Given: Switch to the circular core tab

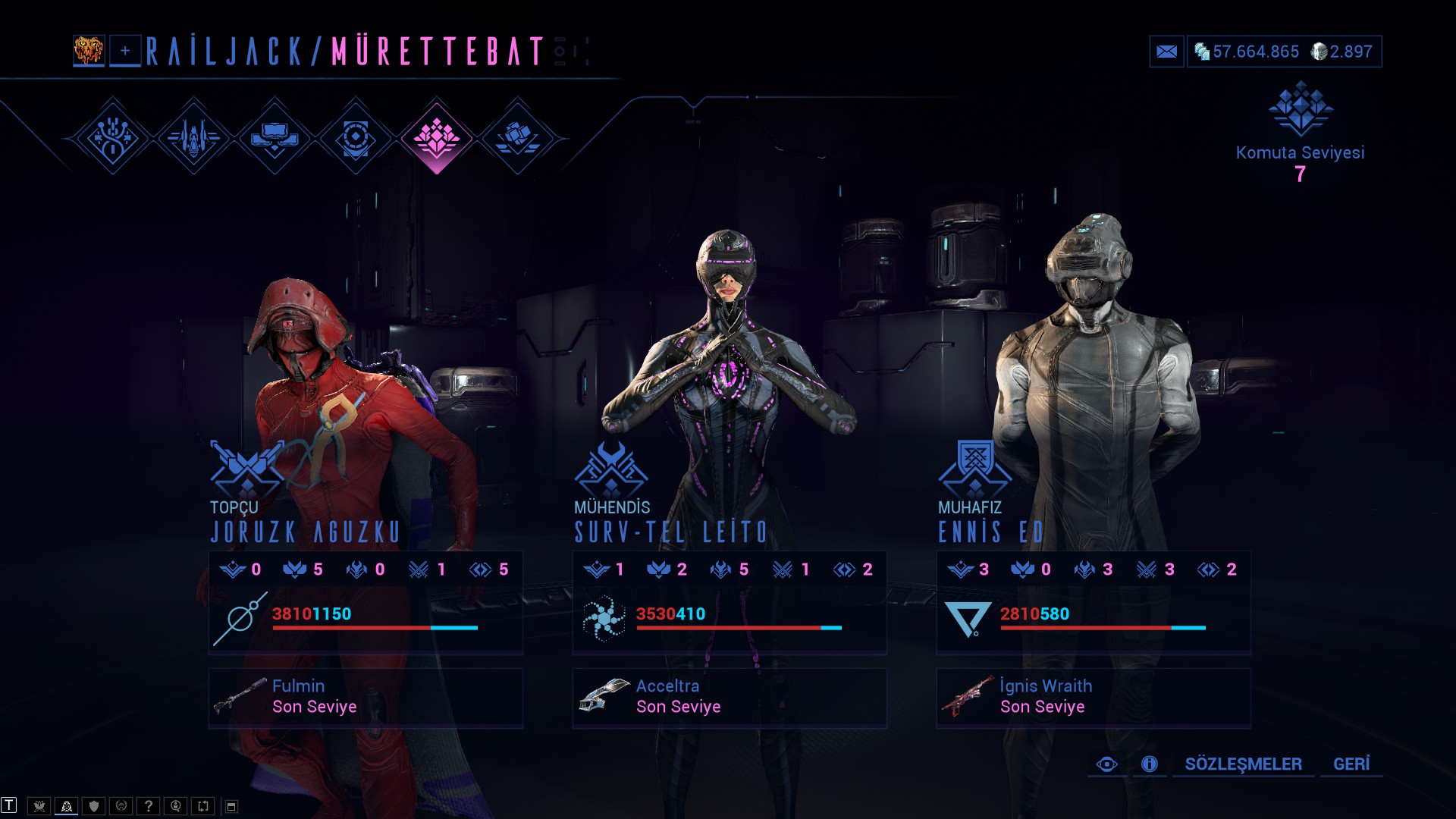Looking at the screenshot, I should [355, 138].
